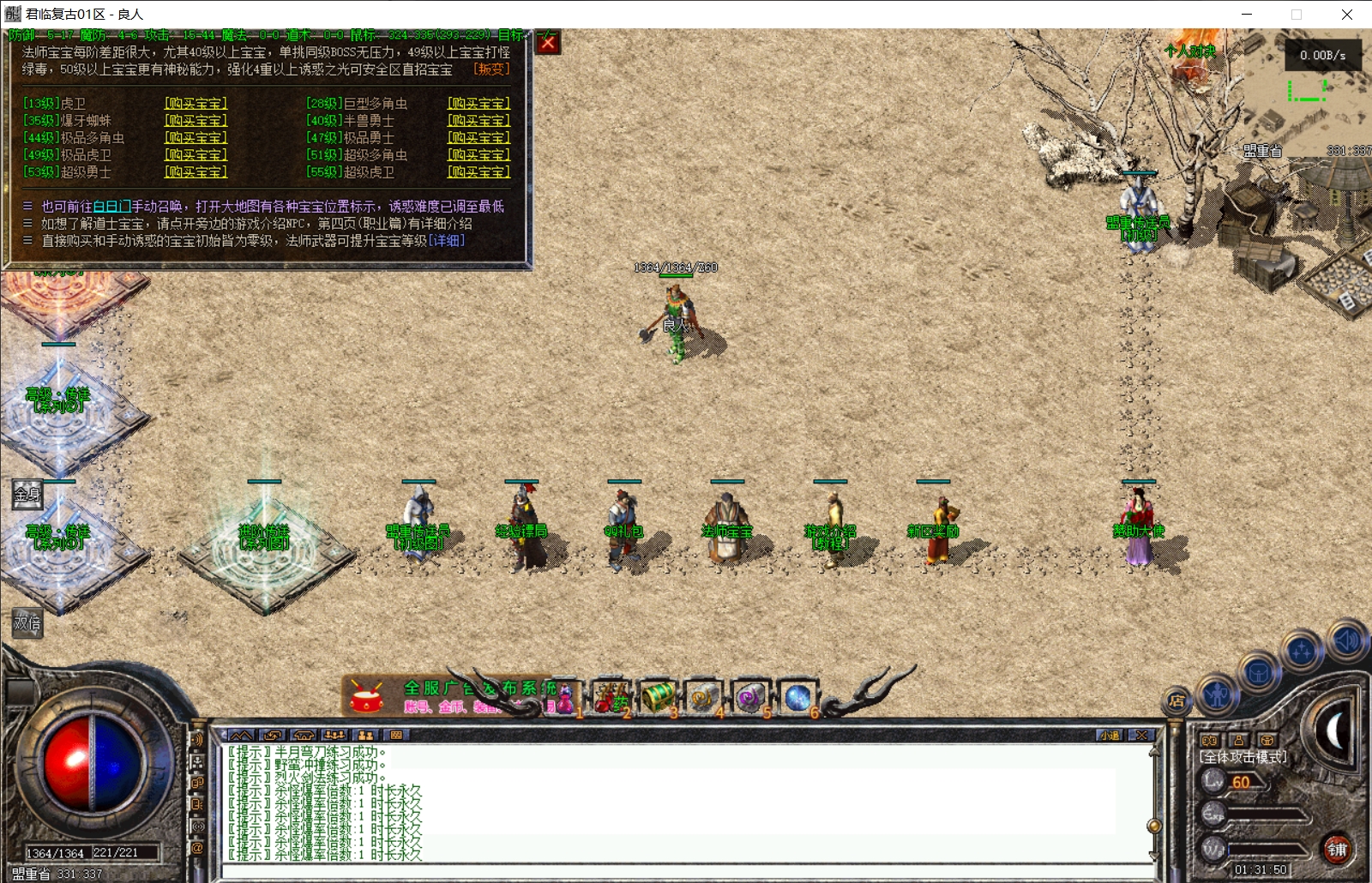Follow the 白日门 teleport link
The image size is (1372, 883).
pyautogui.click(x=111, y=207)
